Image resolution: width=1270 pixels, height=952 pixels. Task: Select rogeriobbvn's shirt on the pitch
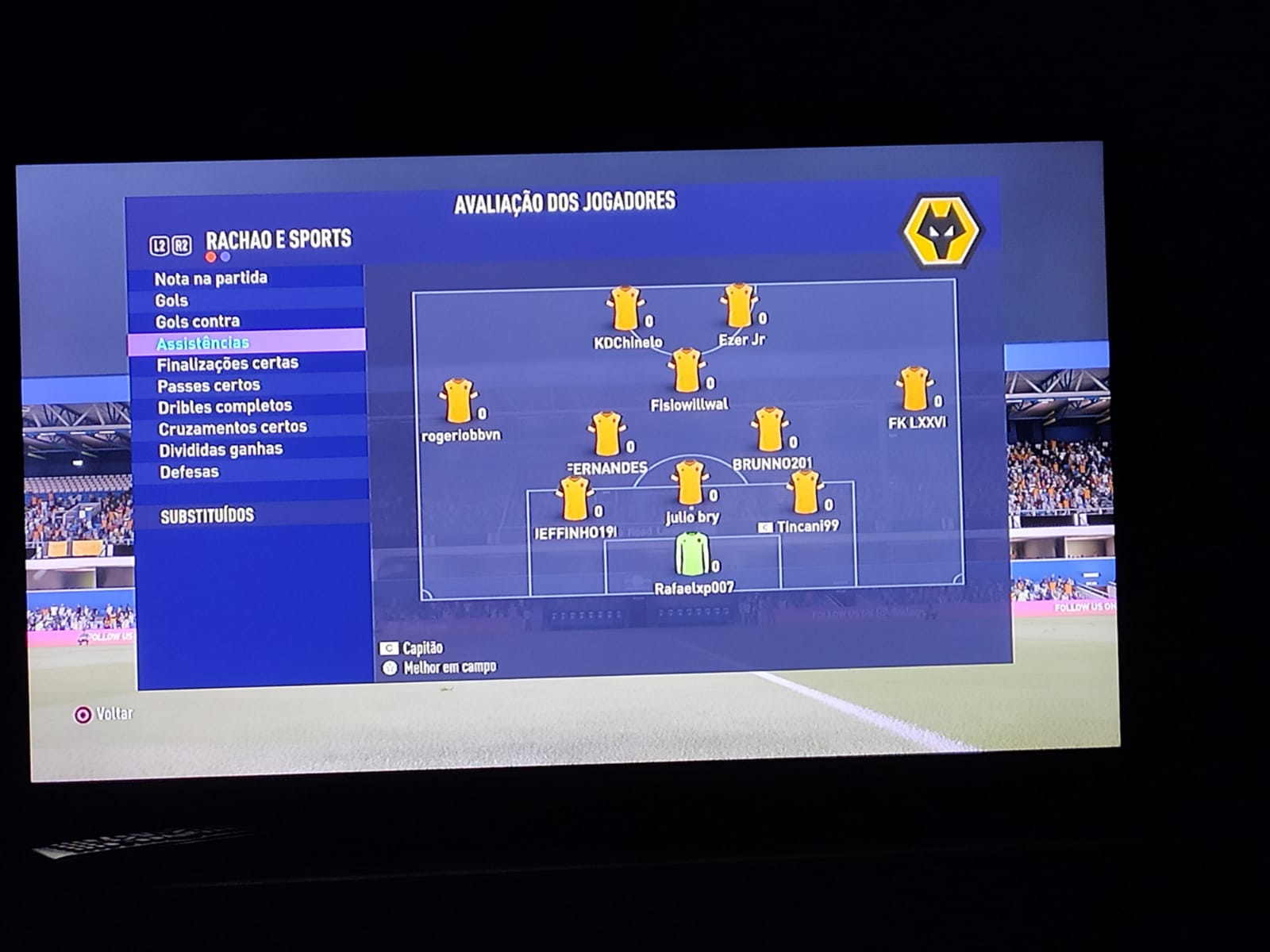pos(458,401)
